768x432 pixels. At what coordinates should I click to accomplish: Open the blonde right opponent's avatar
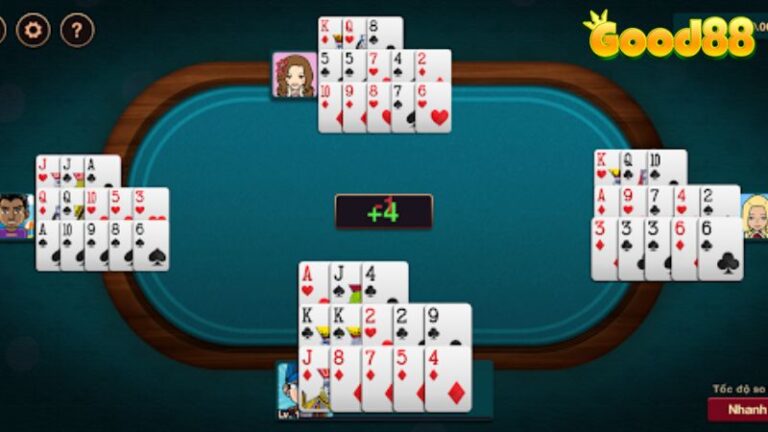coord(755,216)
